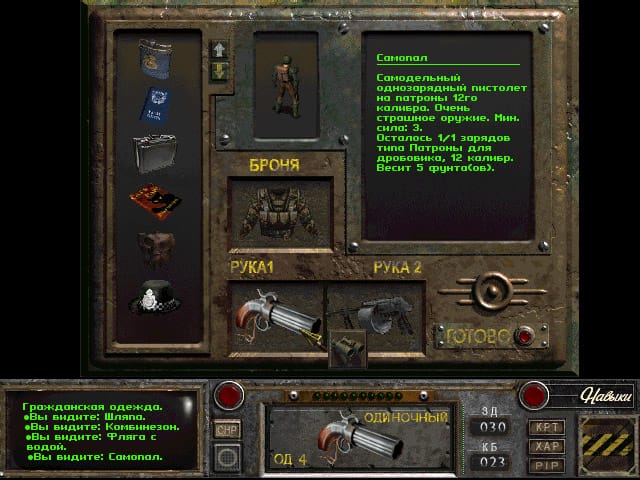Open the Навыки skills panel
Screen dimensions: 640x480
606,397
